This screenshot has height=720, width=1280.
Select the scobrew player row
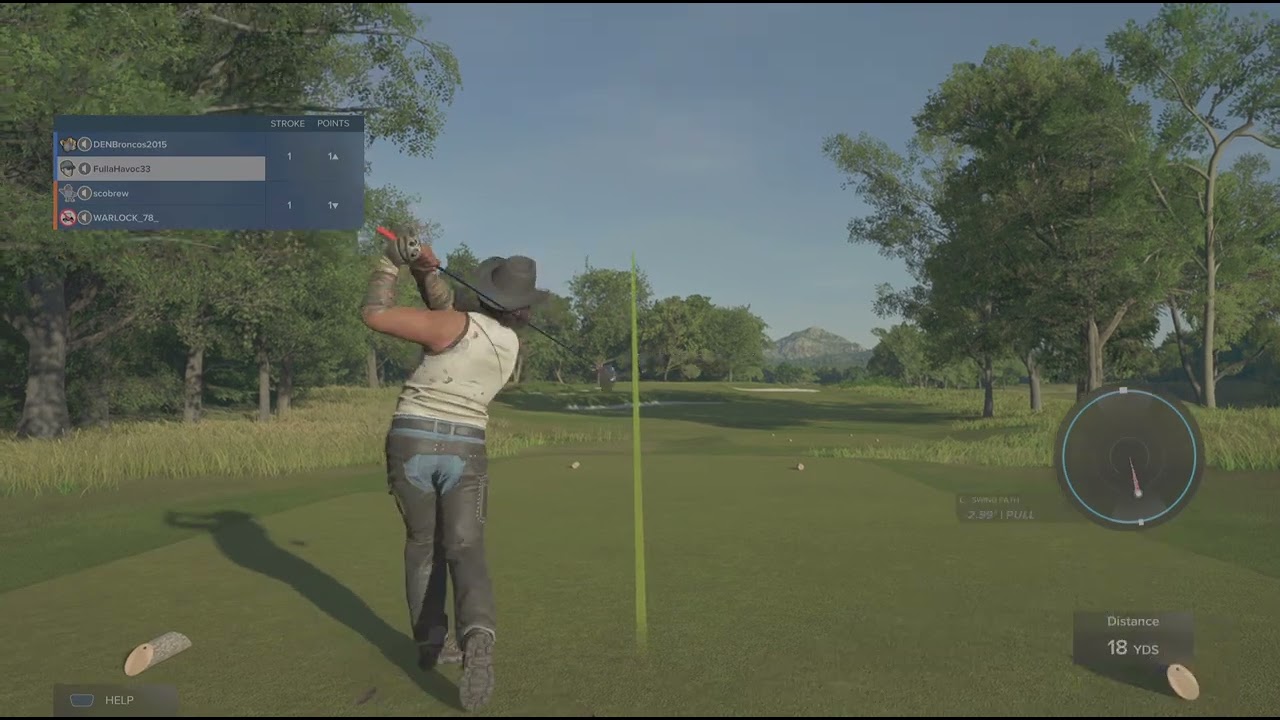click(111, 193)
